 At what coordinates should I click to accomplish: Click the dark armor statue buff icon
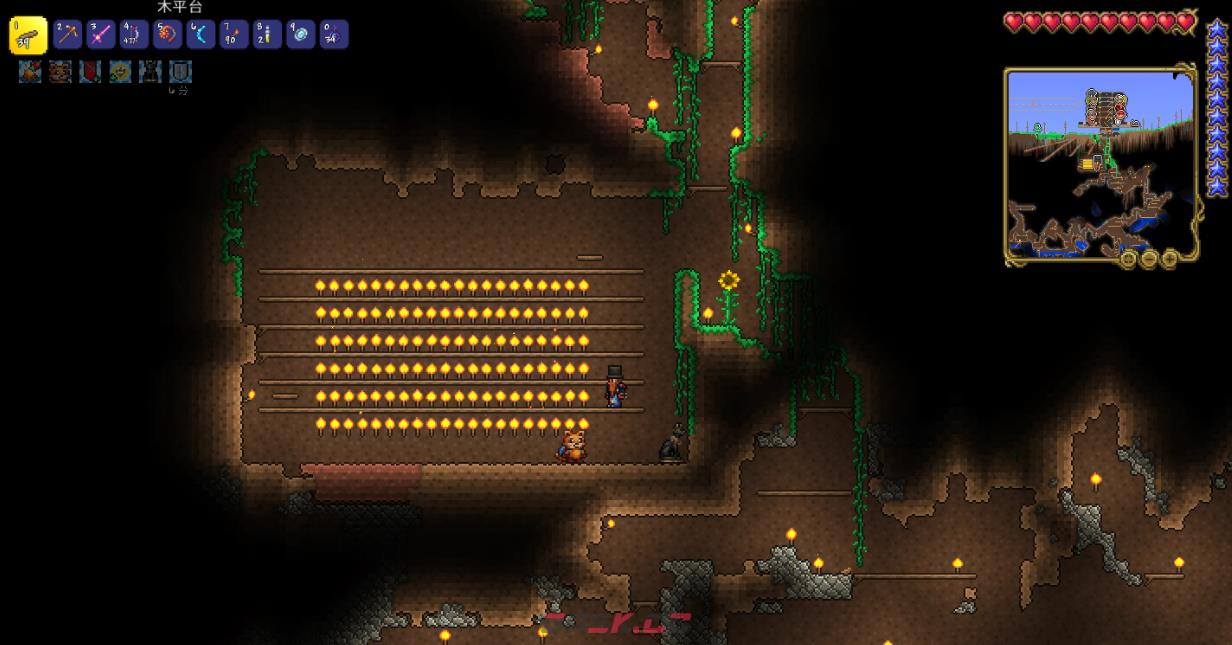(150, 72)
